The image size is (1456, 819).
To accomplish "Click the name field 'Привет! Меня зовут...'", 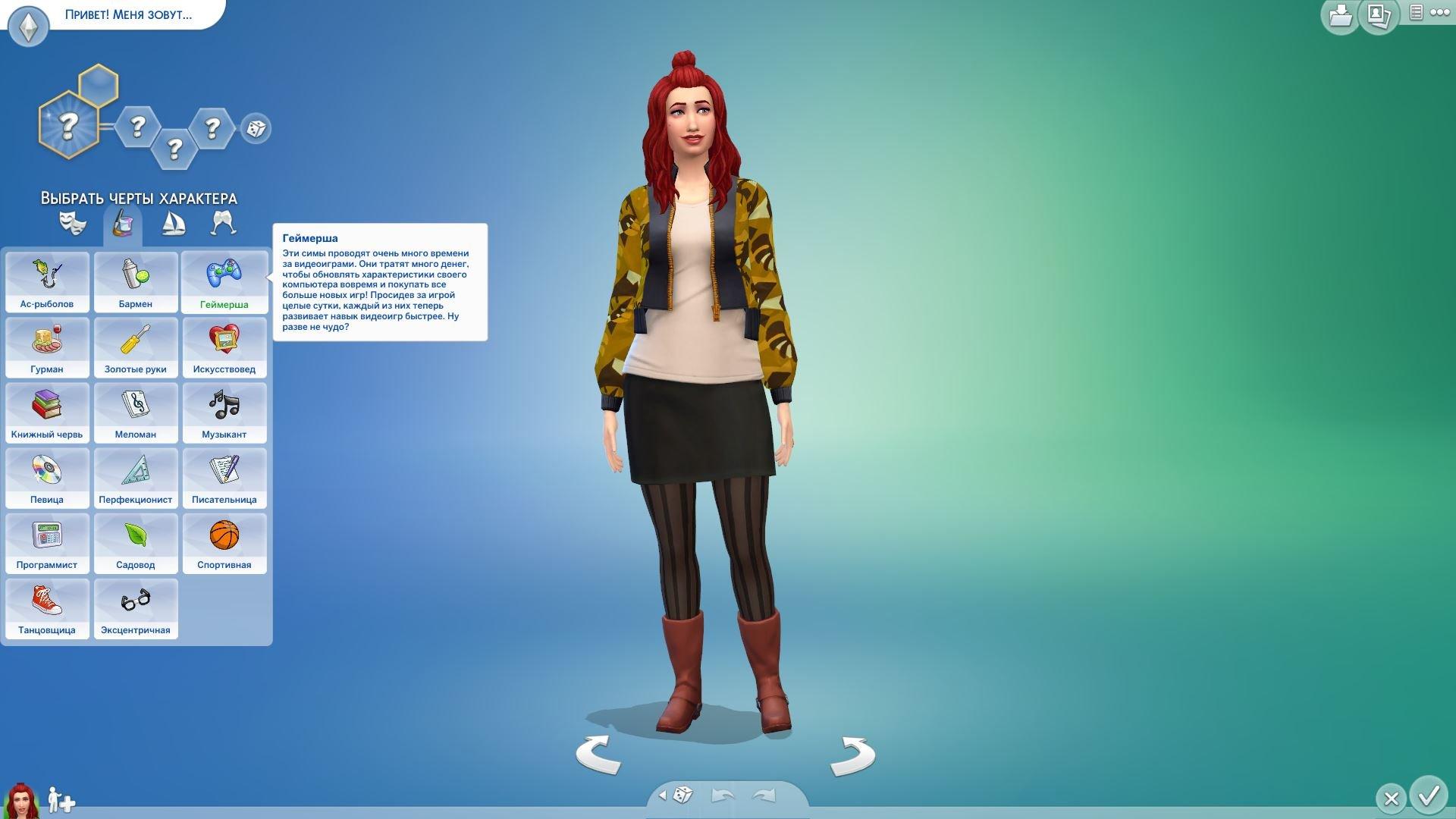I will (128, 14).
